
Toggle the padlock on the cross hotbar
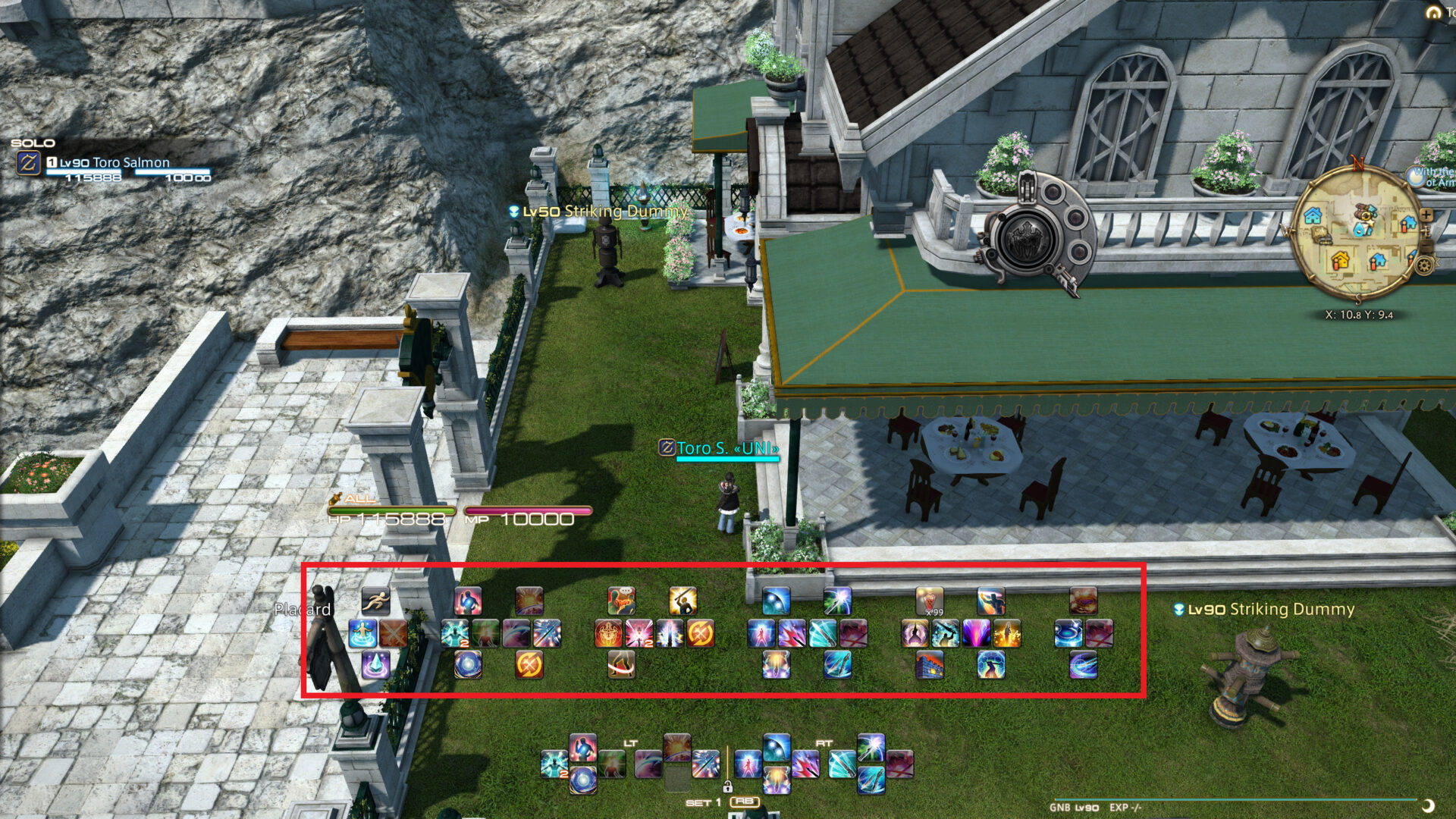pyautogui.click(x=728, y=787)
